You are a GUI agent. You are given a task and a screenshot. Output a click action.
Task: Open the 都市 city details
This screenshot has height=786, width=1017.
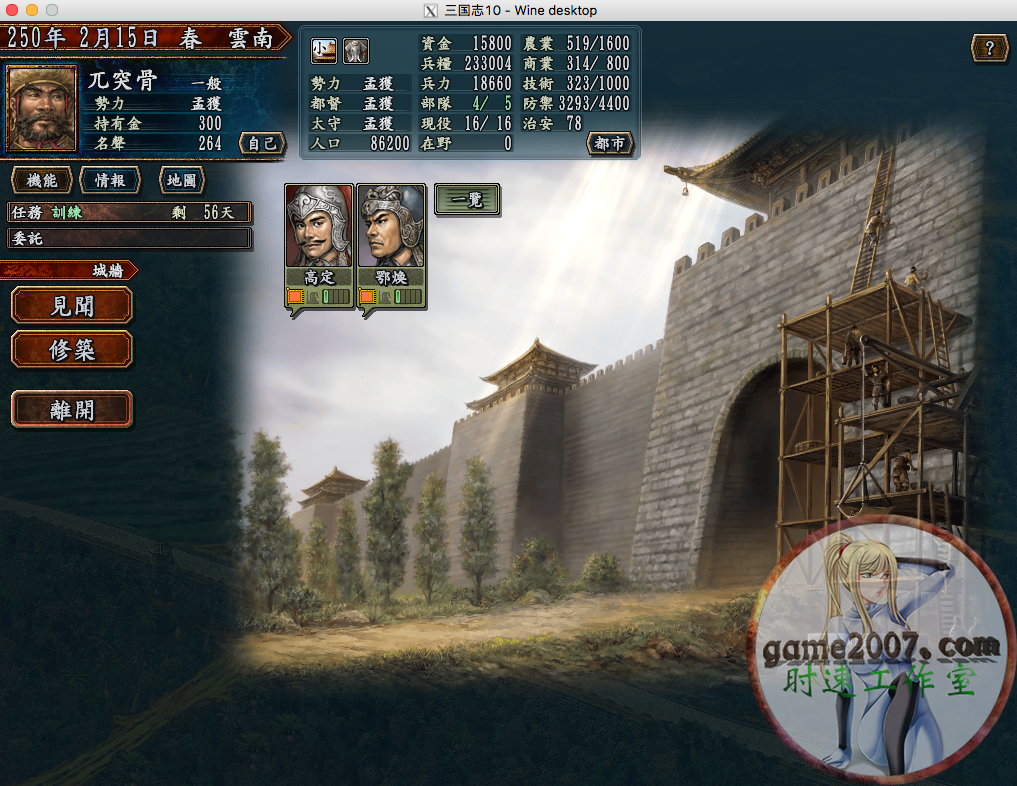tap(610, 143)
